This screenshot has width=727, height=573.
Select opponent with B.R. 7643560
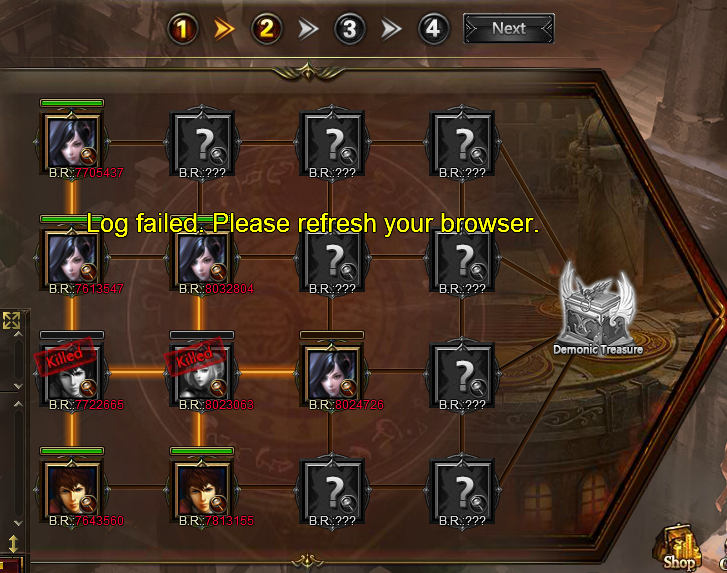(x=72, y=489)
